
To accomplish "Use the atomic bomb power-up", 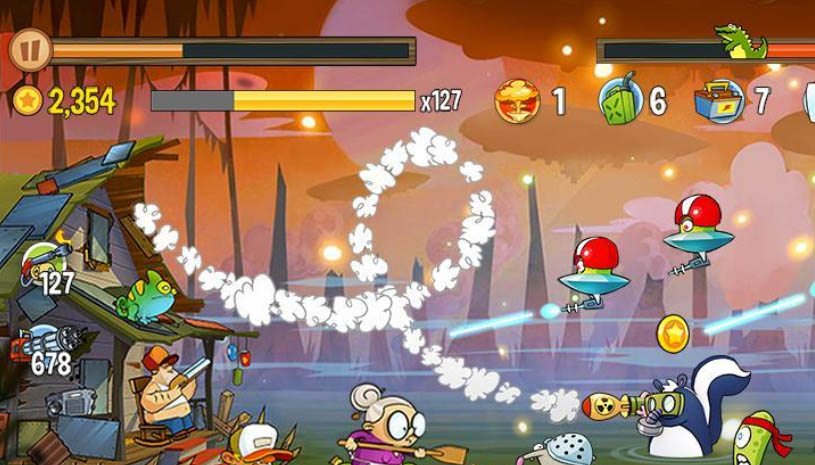I will pyautogui.click(x=517, y=101).
